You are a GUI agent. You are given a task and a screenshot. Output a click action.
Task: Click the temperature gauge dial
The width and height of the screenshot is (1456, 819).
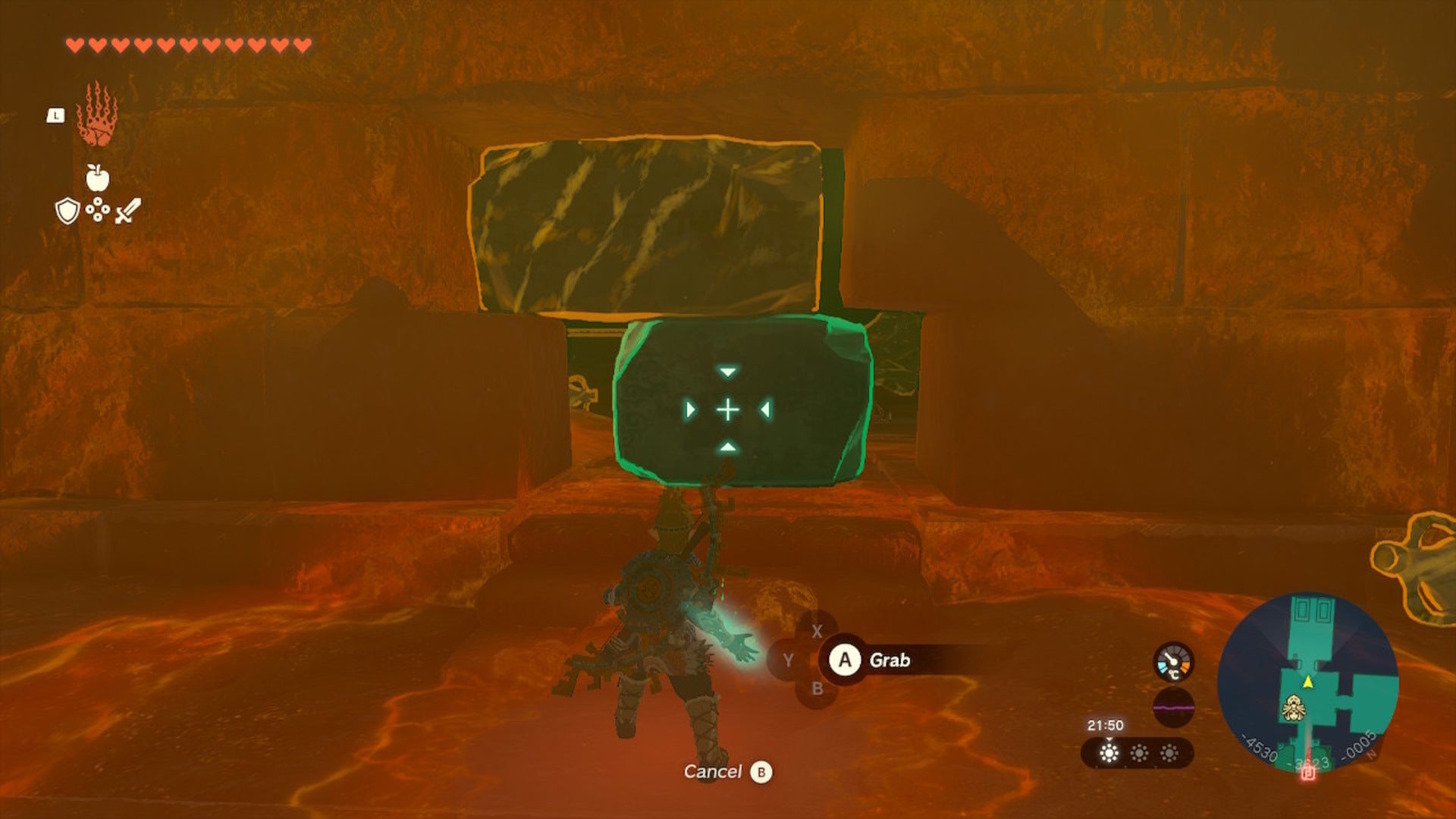(1173, 662)
